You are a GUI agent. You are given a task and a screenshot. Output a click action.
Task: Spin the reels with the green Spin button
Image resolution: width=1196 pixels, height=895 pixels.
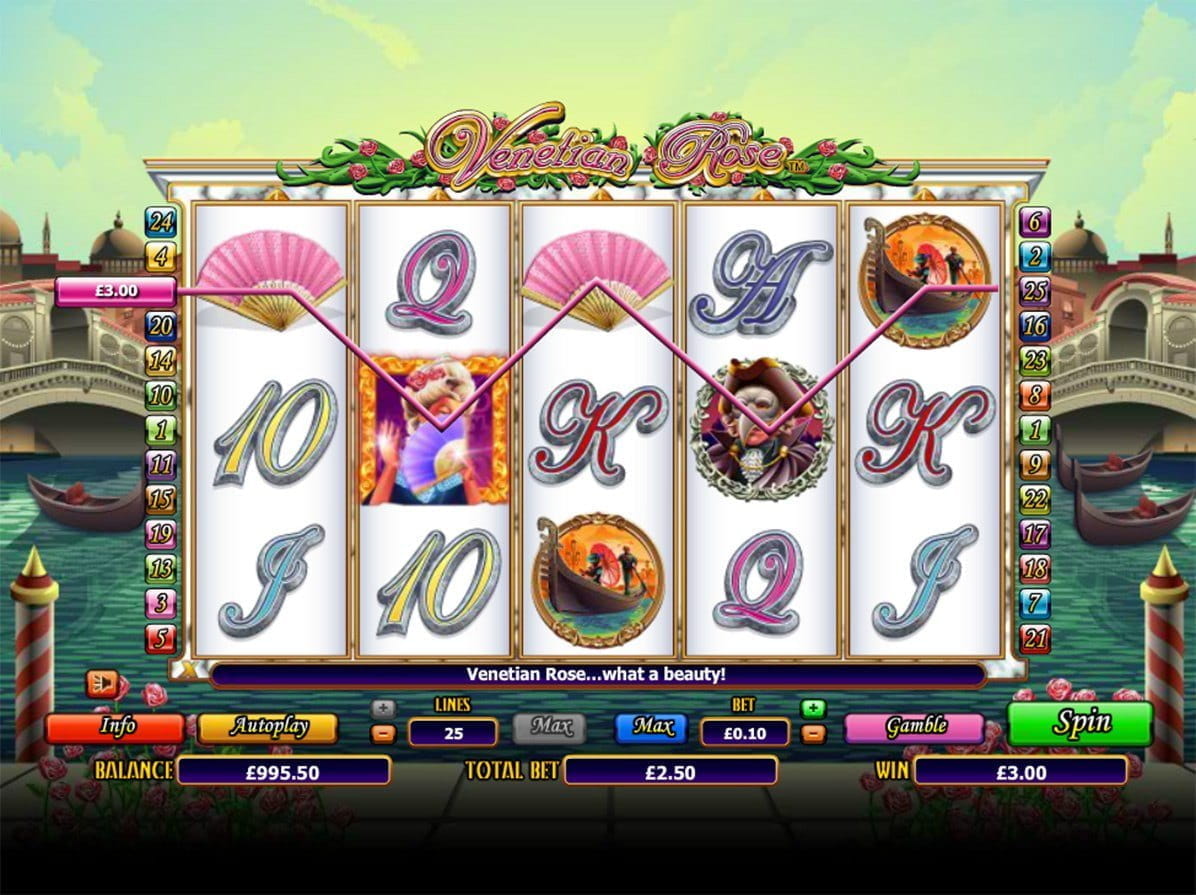1080,723
